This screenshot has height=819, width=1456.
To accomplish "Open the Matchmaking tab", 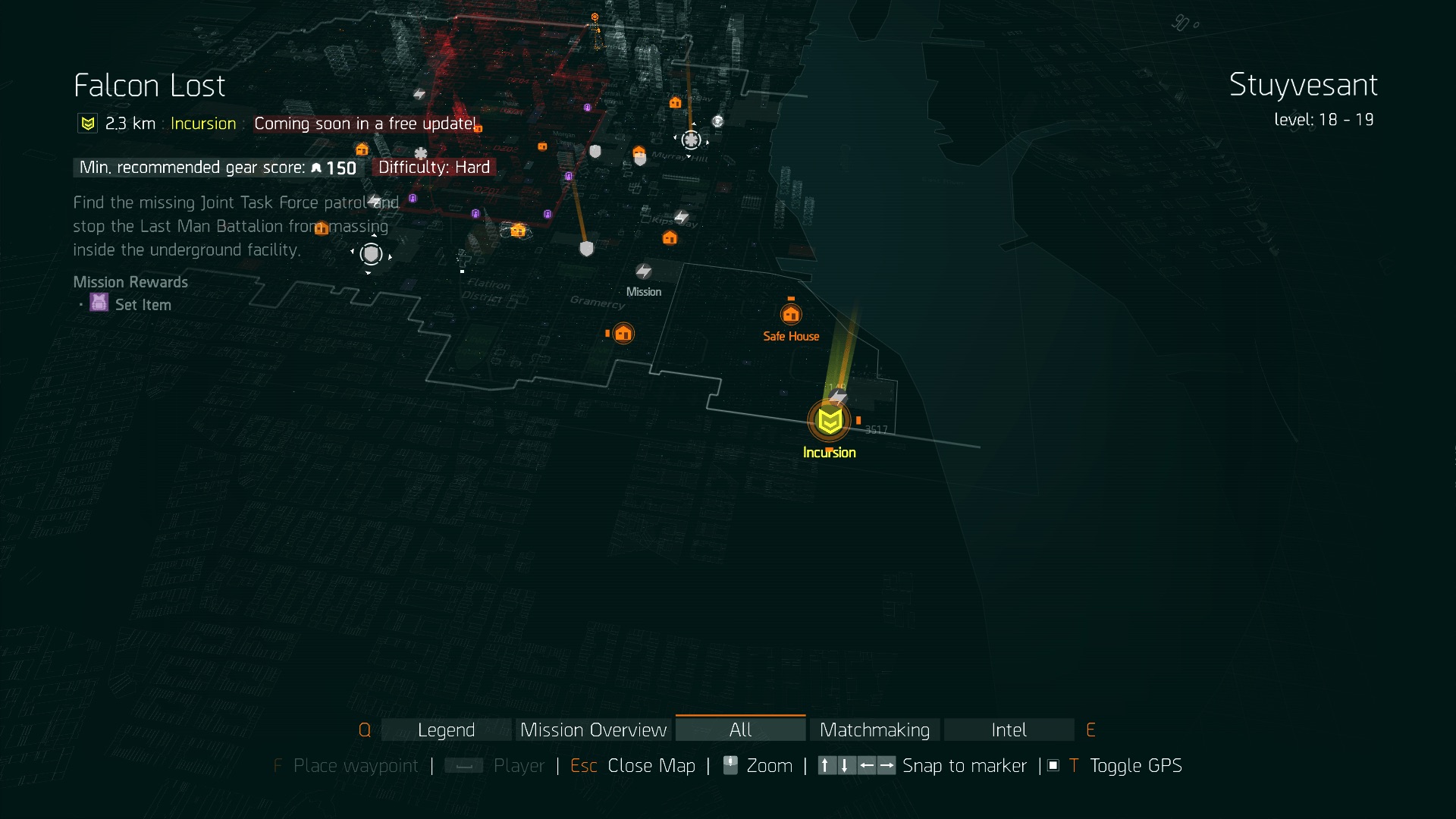I will pyautogui.click(x=874, y=730).
